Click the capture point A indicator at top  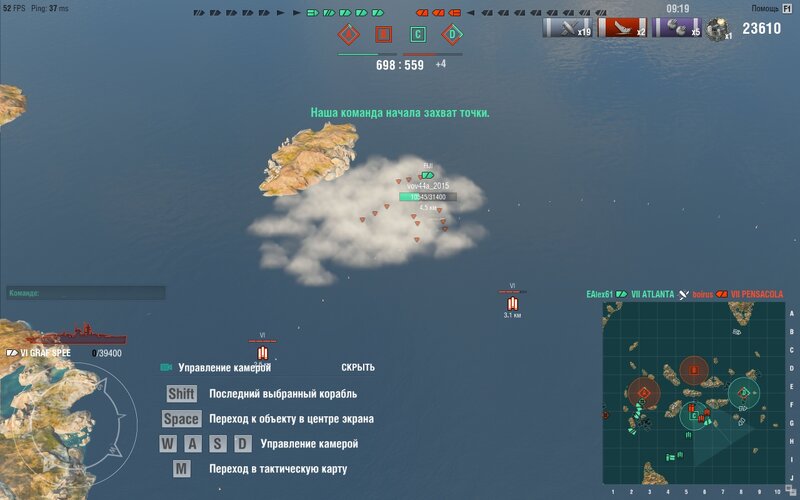click(349, 35)
